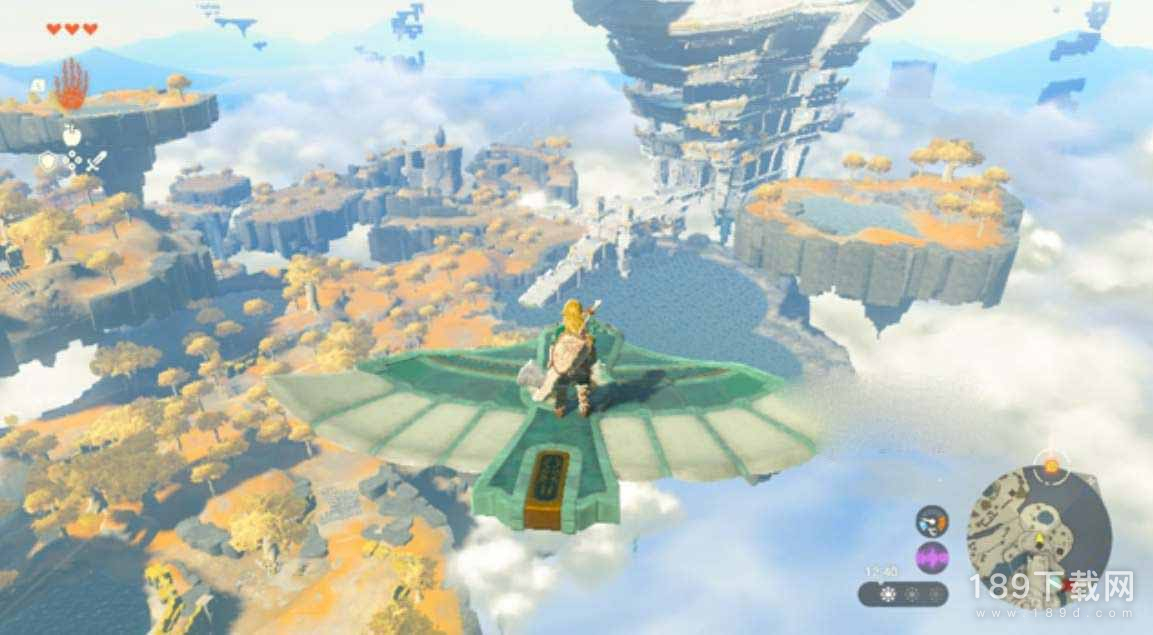The image size is (1153, 635).
Task: Select the red Ultrahand ability icon
Action: tap(70, 84)
